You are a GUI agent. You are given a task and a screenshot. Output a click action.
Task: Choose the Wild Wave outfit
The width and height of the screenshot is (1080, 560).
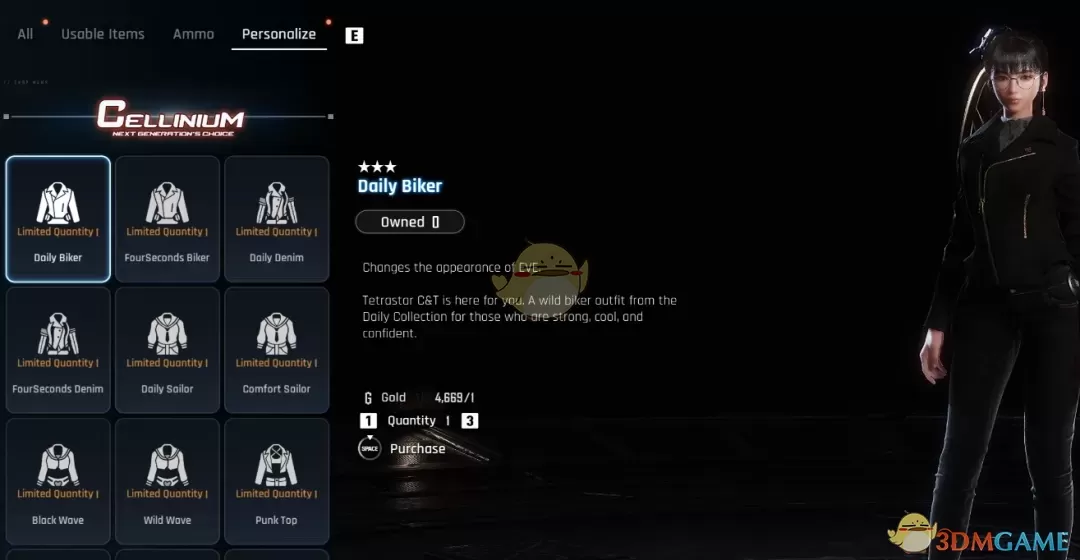coord(167,481)
